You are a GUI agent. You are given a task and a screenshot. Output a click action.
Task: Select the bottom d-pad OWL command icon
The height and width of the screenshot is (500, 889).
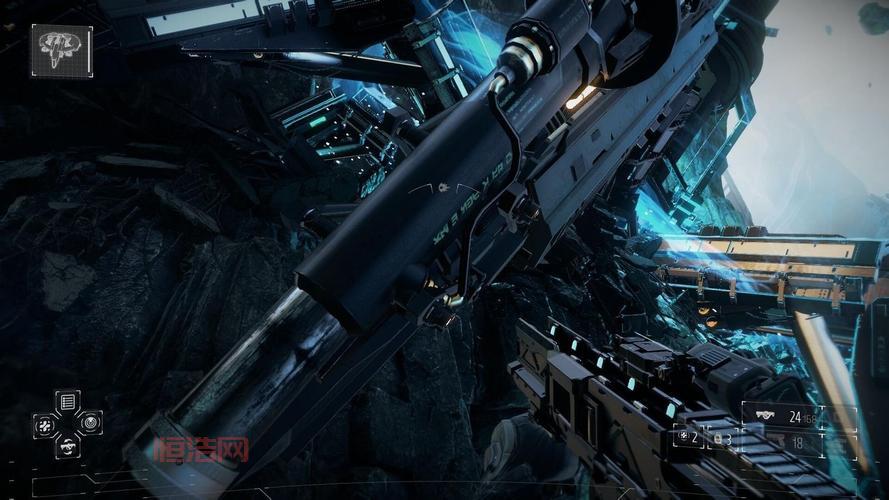pyautogui.click(x=68, y=445)
